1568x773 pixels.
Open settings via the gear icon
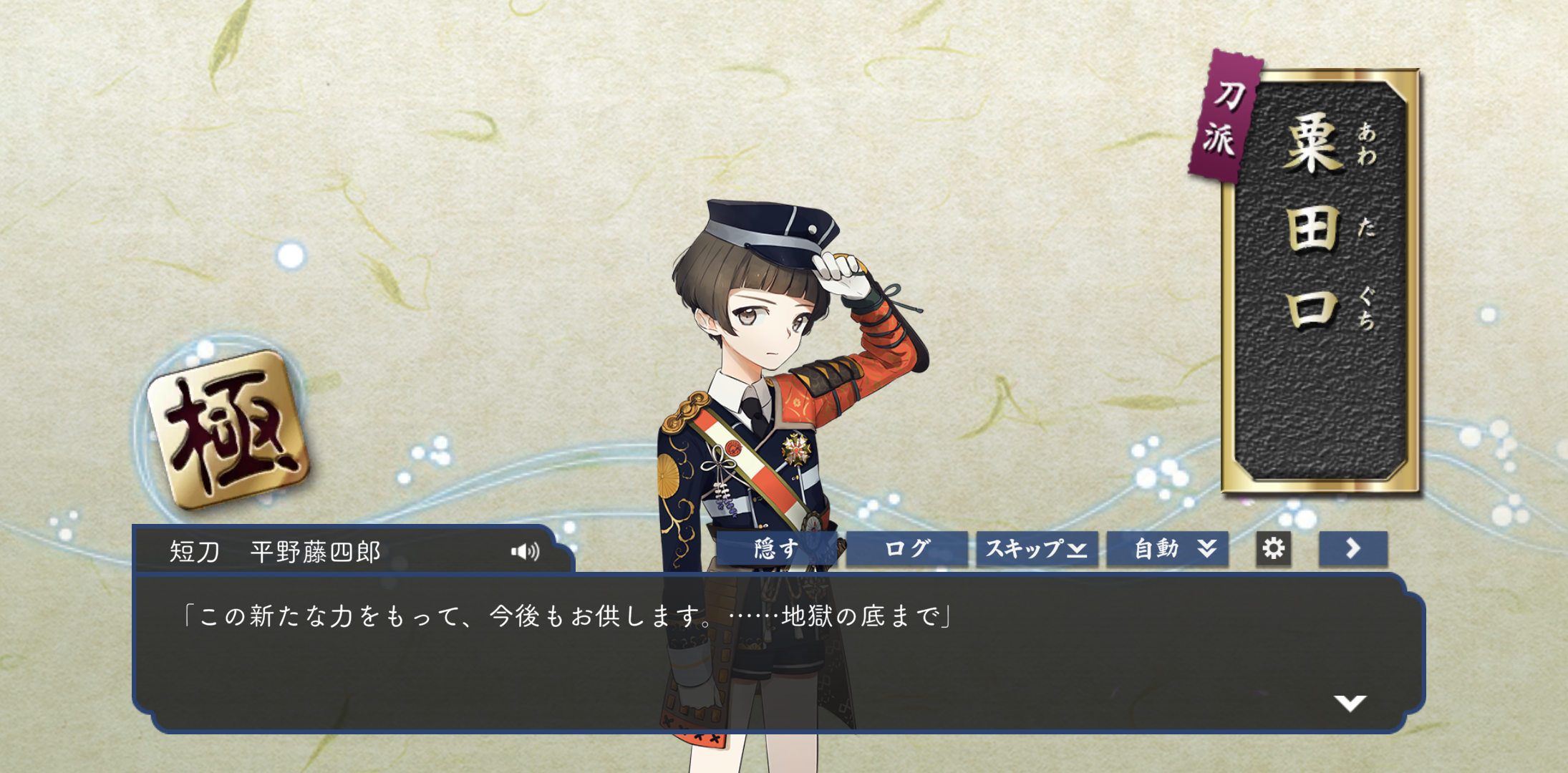click(x=1273, y=549)
